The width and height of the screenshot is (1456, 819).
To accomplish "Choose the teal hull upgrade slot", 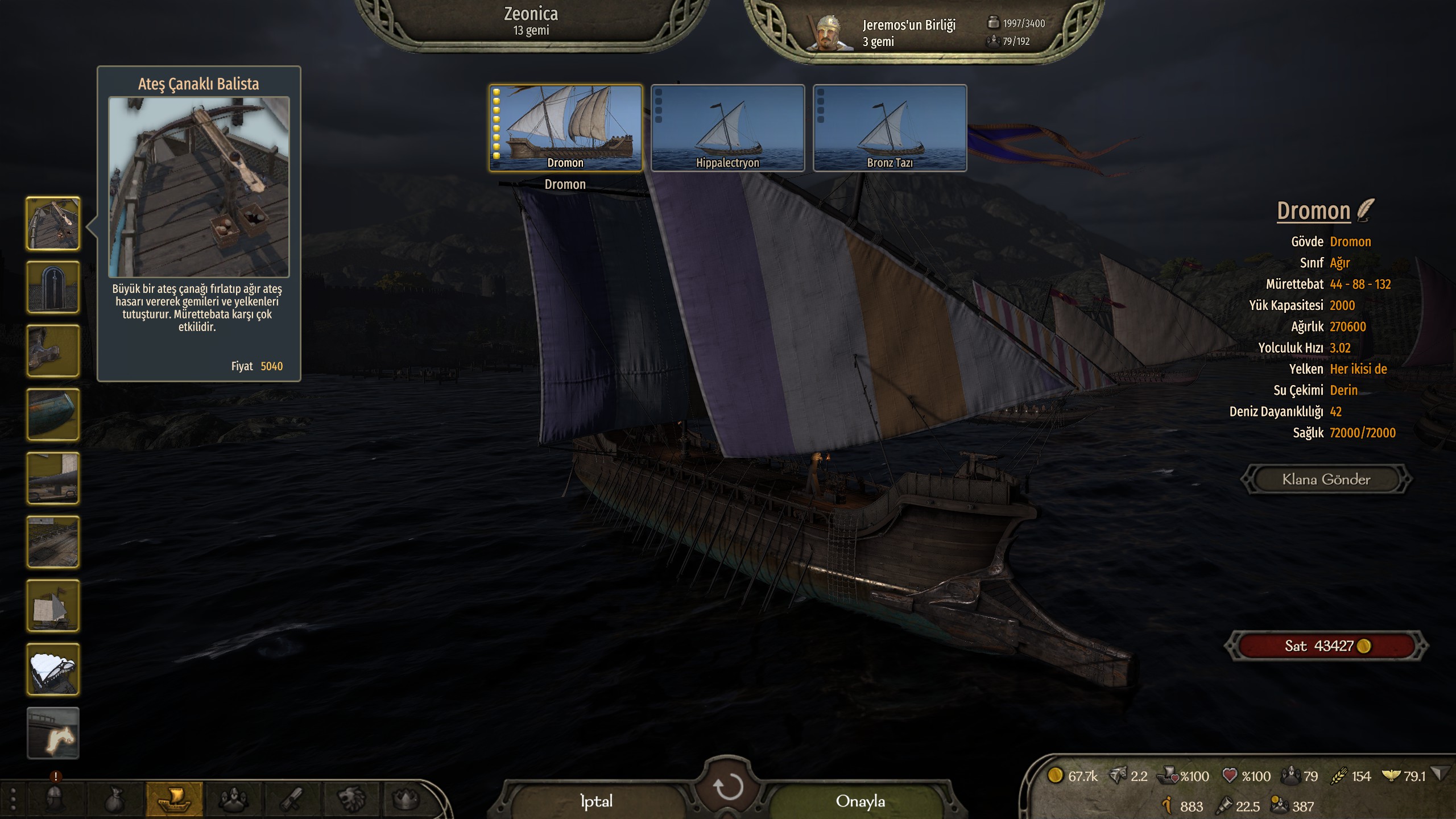I will [53, 415].
